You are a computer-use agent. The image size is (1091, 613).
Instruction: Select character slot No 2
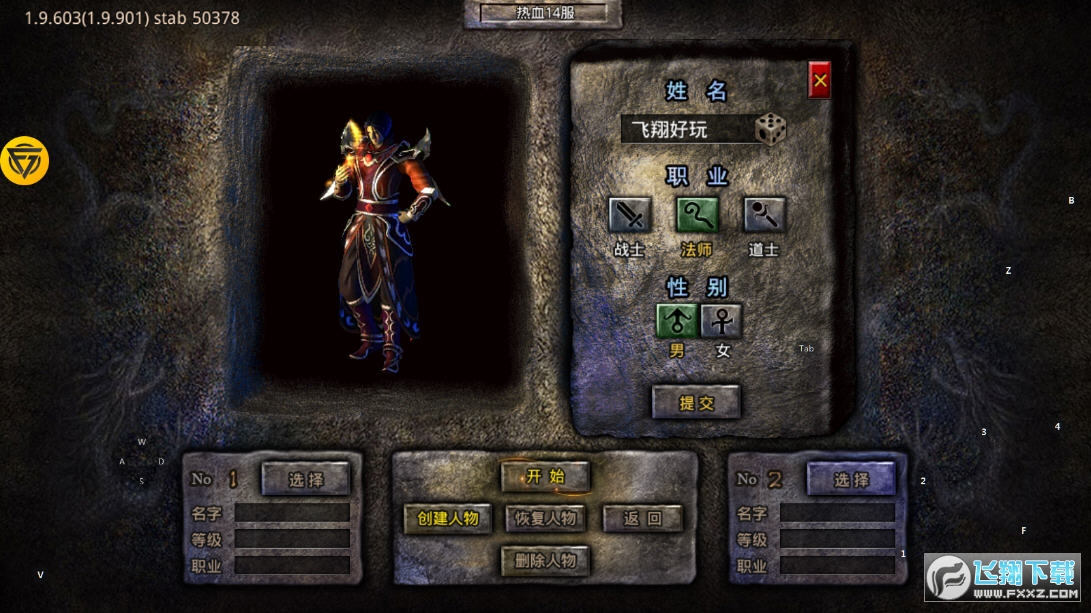[x=851, y=479]
